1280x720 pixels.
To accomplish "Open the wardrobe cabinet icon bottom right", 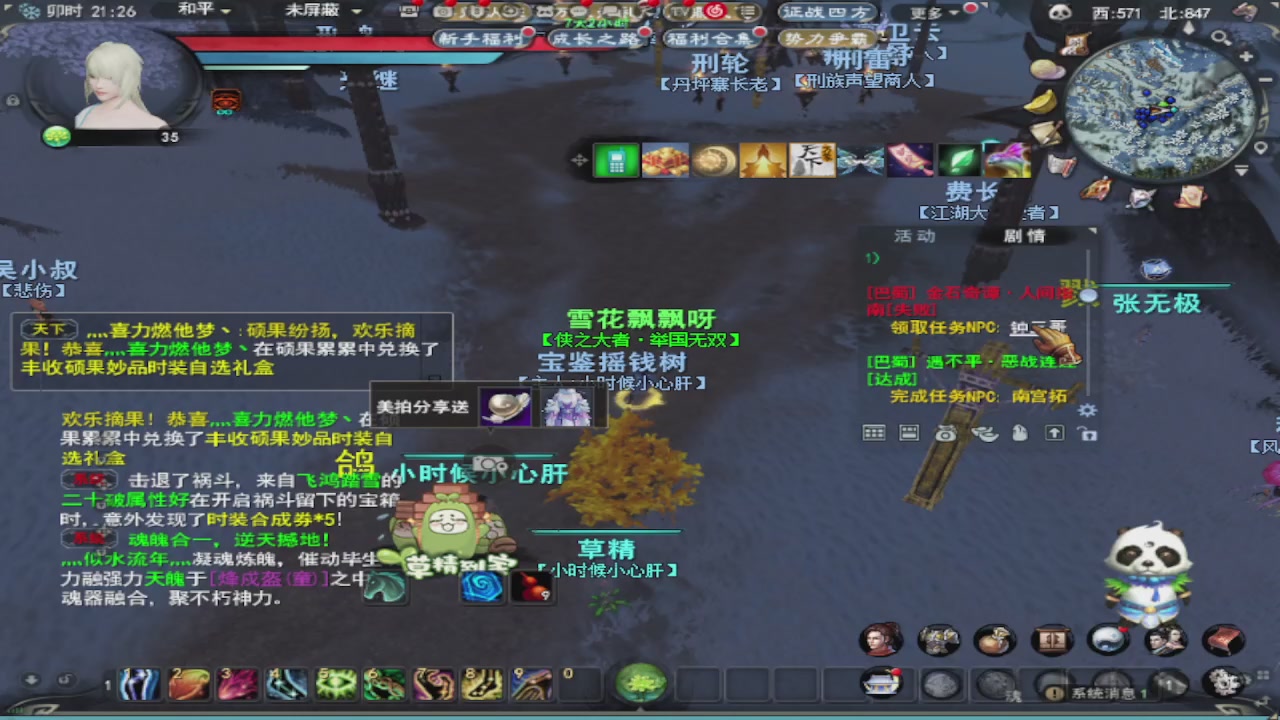I will click(1052, 640).
